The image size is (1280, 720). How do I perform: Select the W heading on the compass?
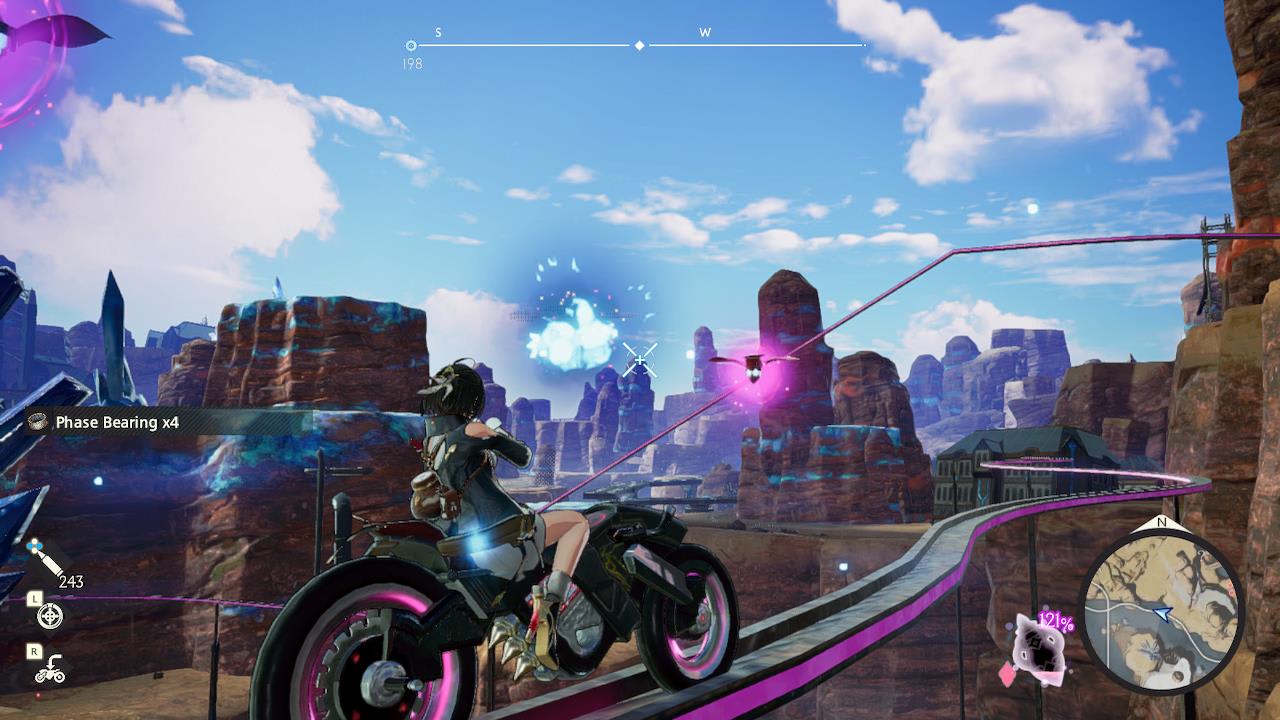pos(706,33)
